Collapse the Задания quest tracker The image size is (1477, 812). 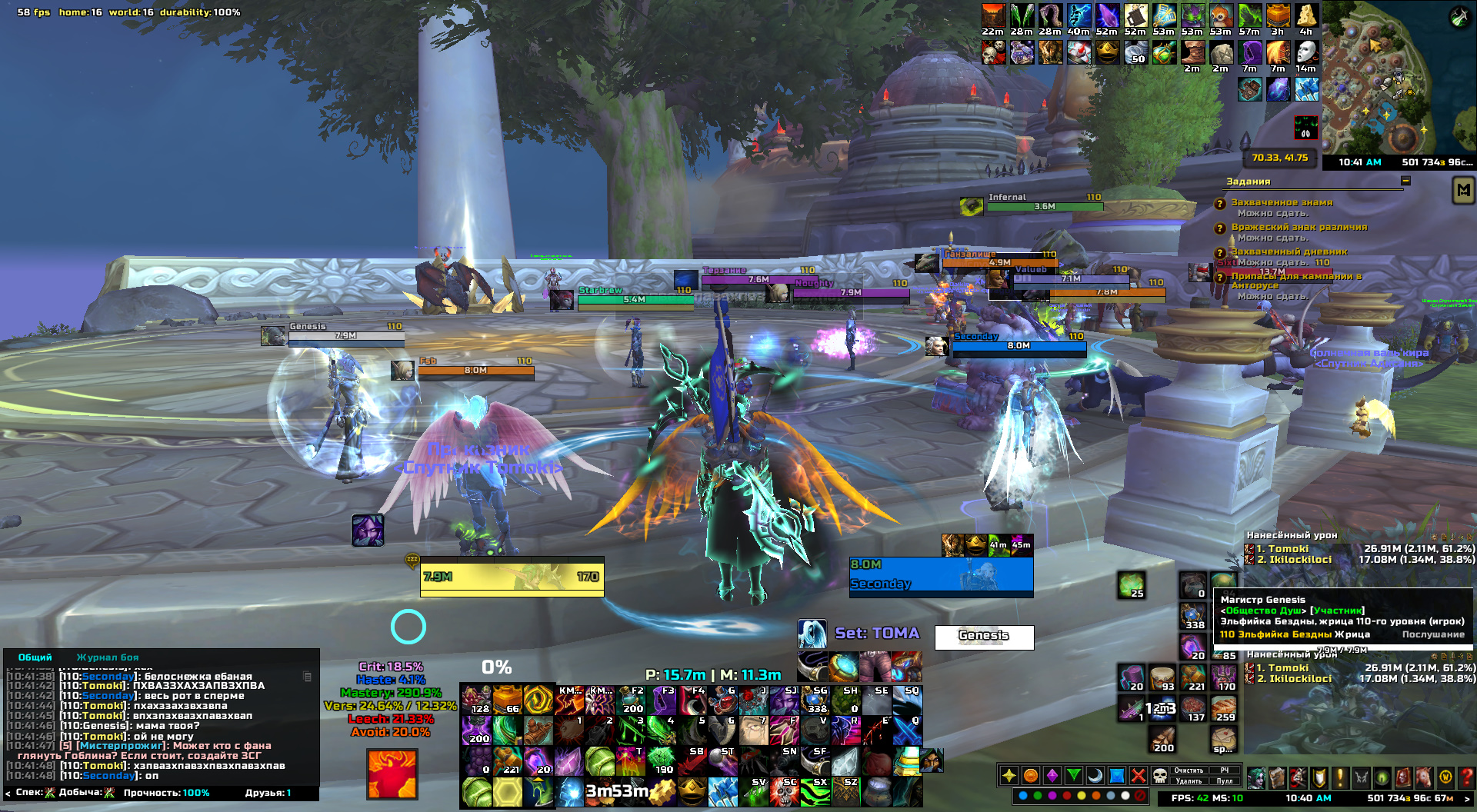(x=1405, y=181)
